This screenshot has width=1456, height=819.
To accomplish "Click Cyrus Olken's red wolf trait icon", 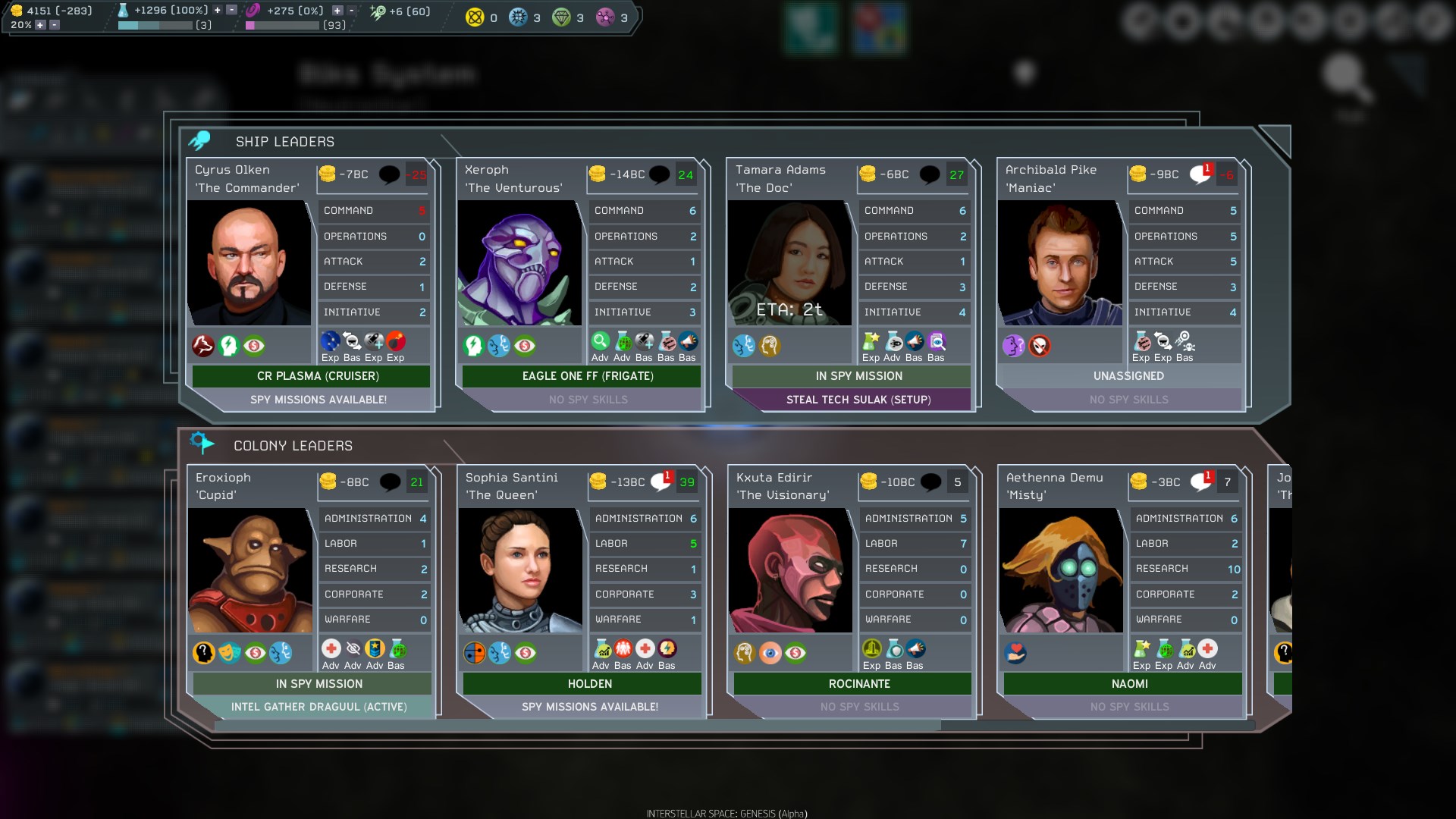I will [202, 346].
